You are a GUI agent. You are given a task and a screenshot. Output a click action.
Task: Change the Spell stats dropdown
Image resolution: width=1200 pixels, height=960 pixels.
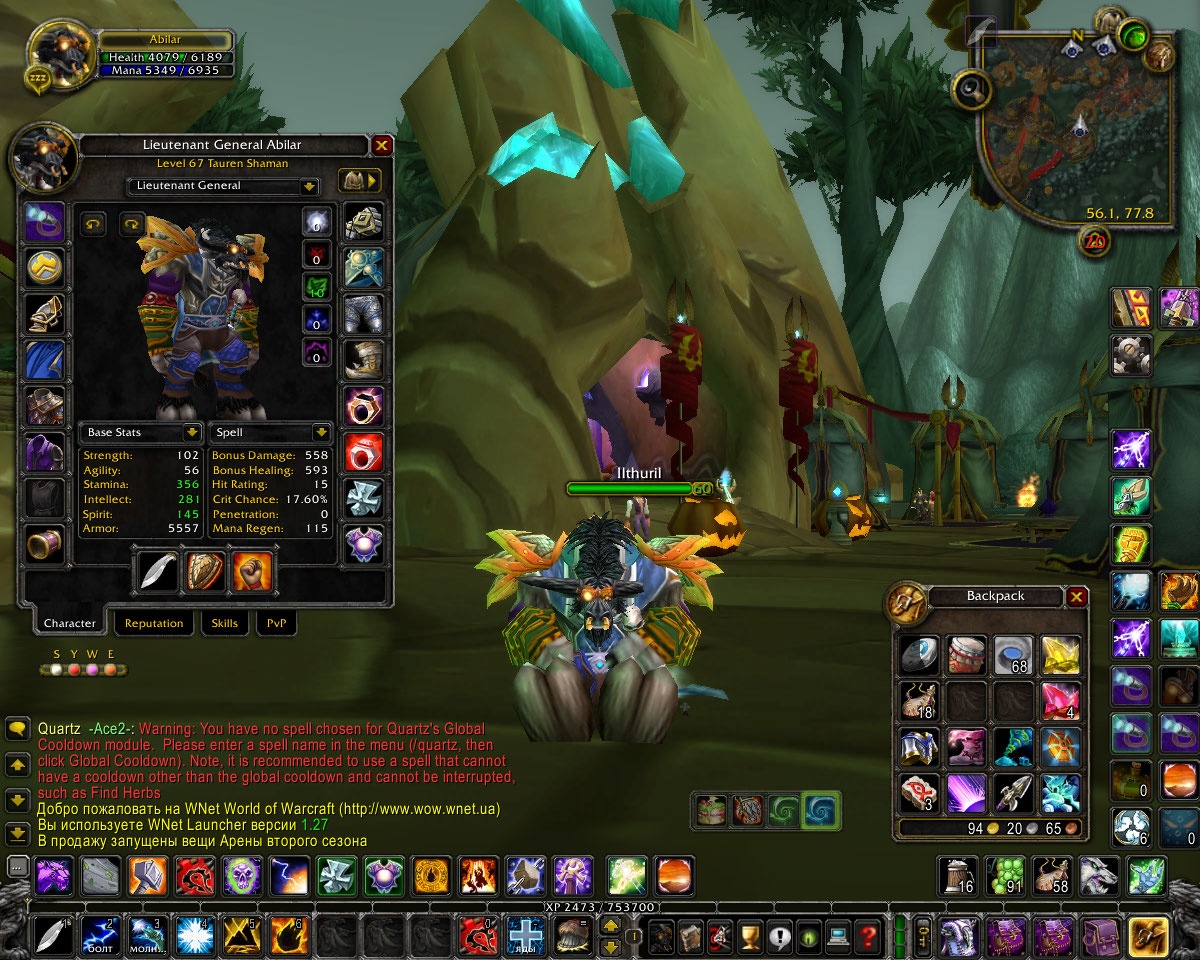(x=321, y=433)
